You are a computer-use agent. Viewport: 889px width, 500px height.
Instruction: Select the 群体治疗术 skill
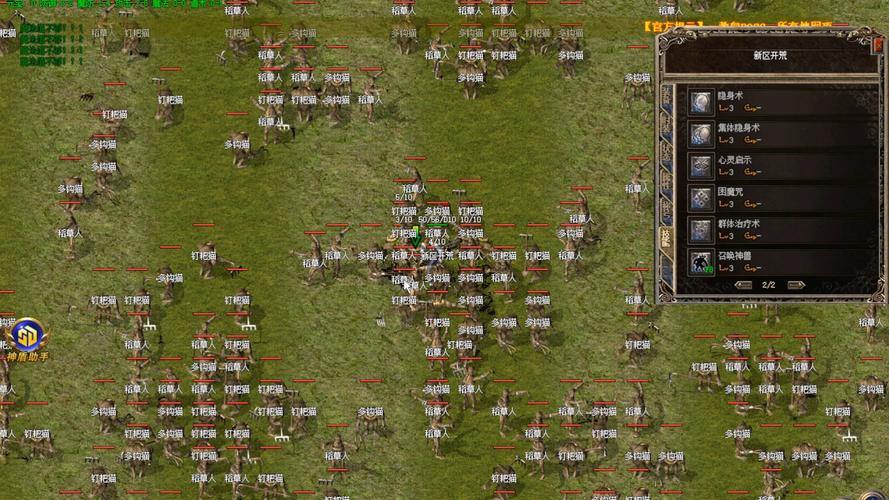(701, 230)
